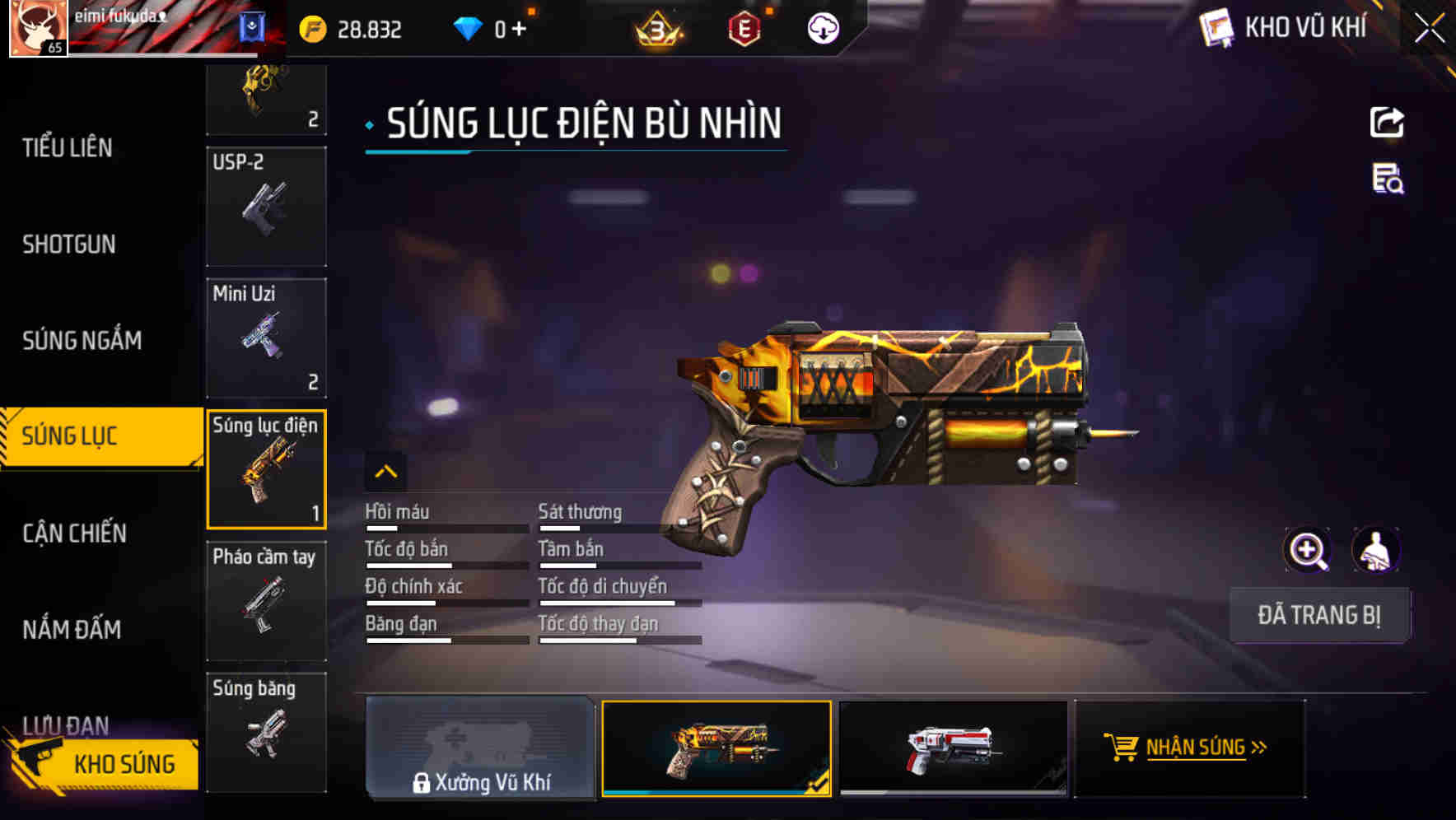Click the diamond top-up icon
The width and height of the screenshot is (1456, 820).
pyautogui.click(x=469, y=27)
